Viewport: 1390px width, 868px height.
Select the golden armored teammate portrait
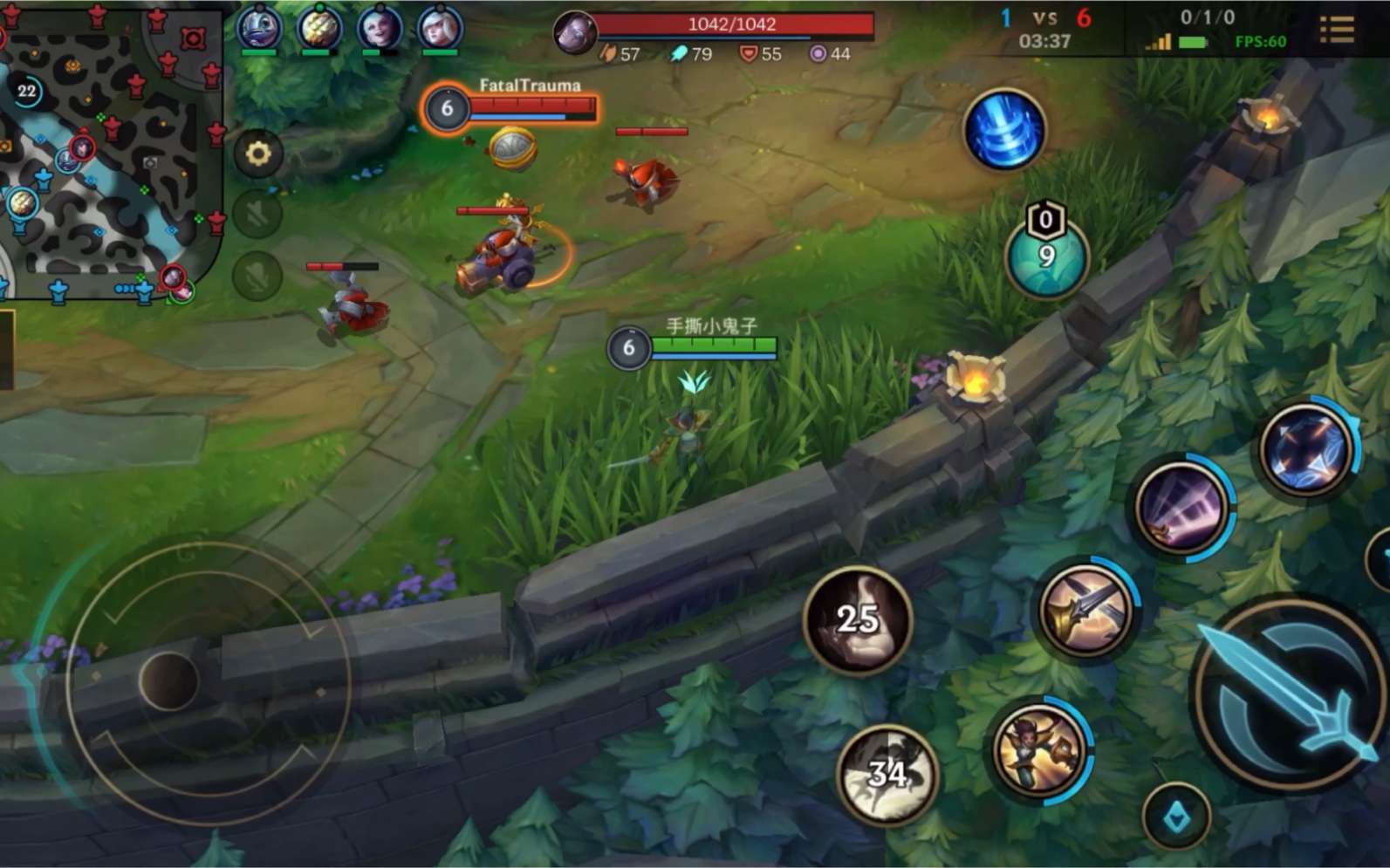click(319, 29)
